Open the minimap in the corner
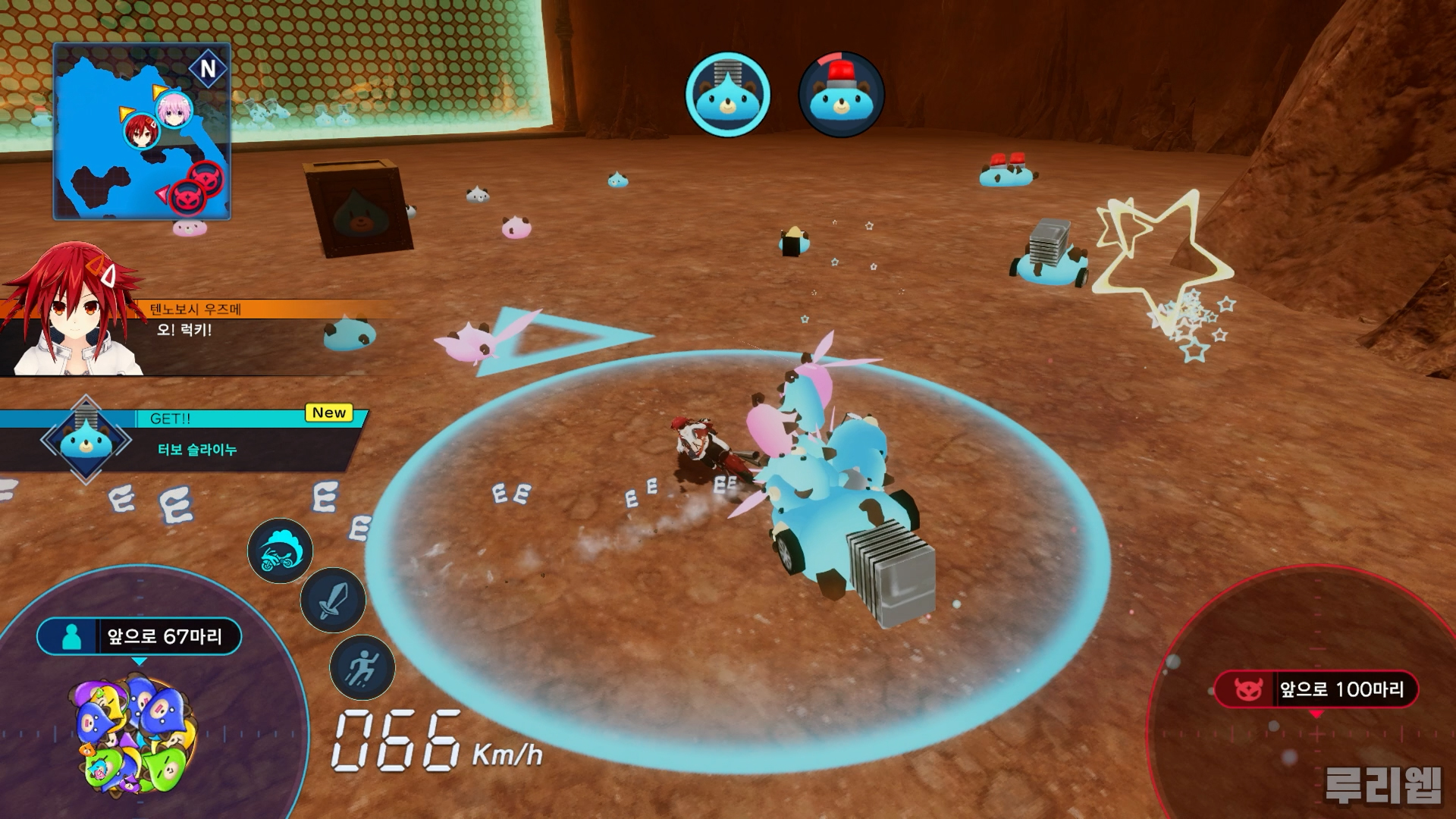This screenshot has height=819, width=1456. [x=141, y=131]
